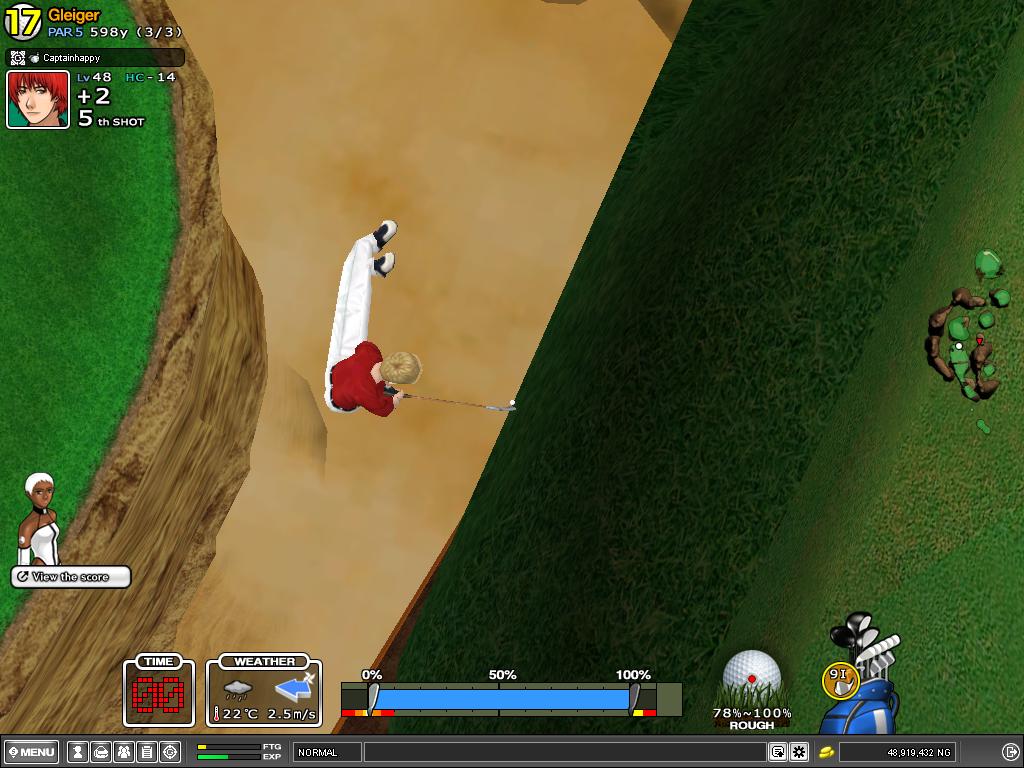Open the single player profile icon
Viewport: 1024px width, 768px height.
coord(78,752)
